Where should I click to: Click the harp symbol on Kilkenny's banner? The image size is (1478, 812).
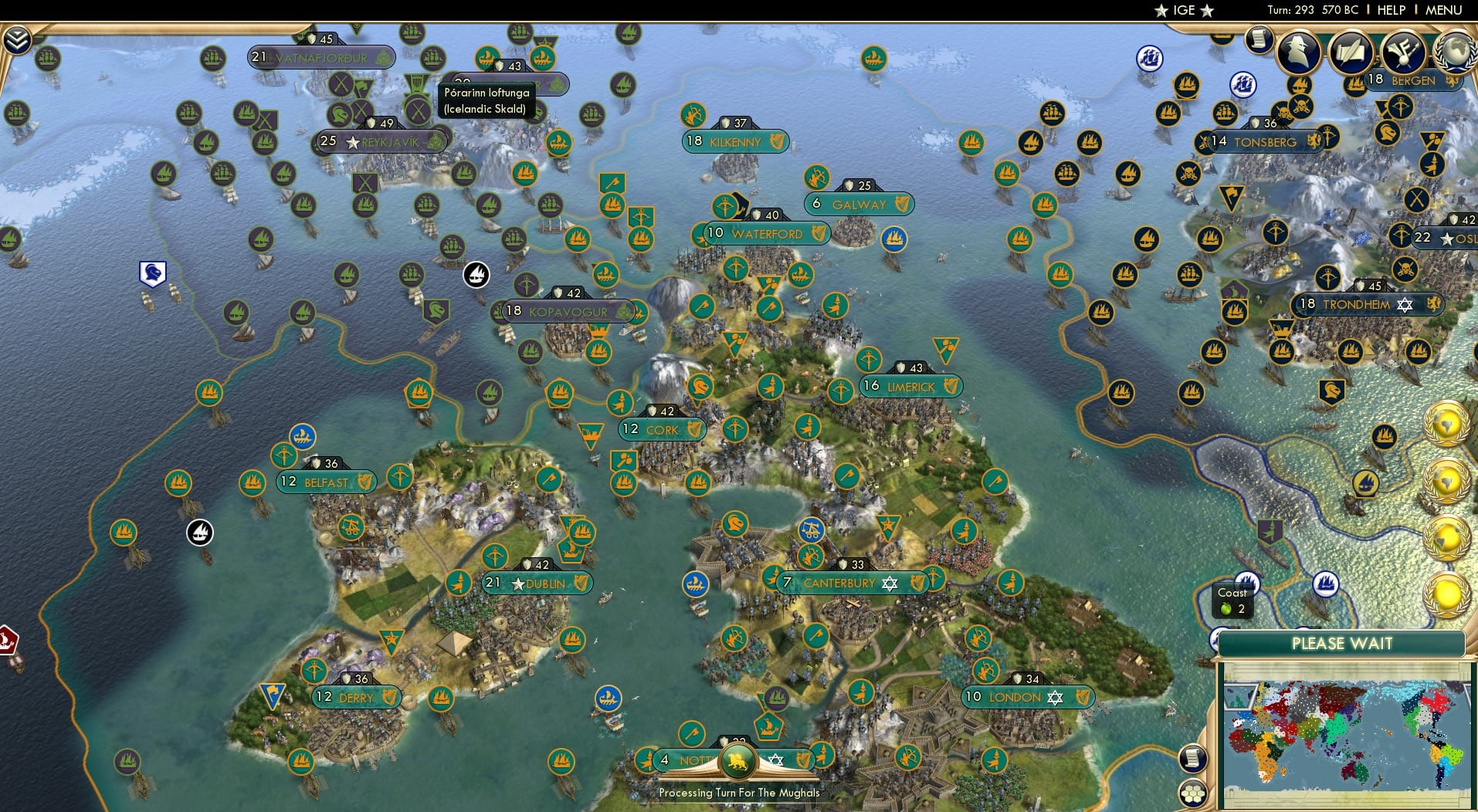point(775,142)
